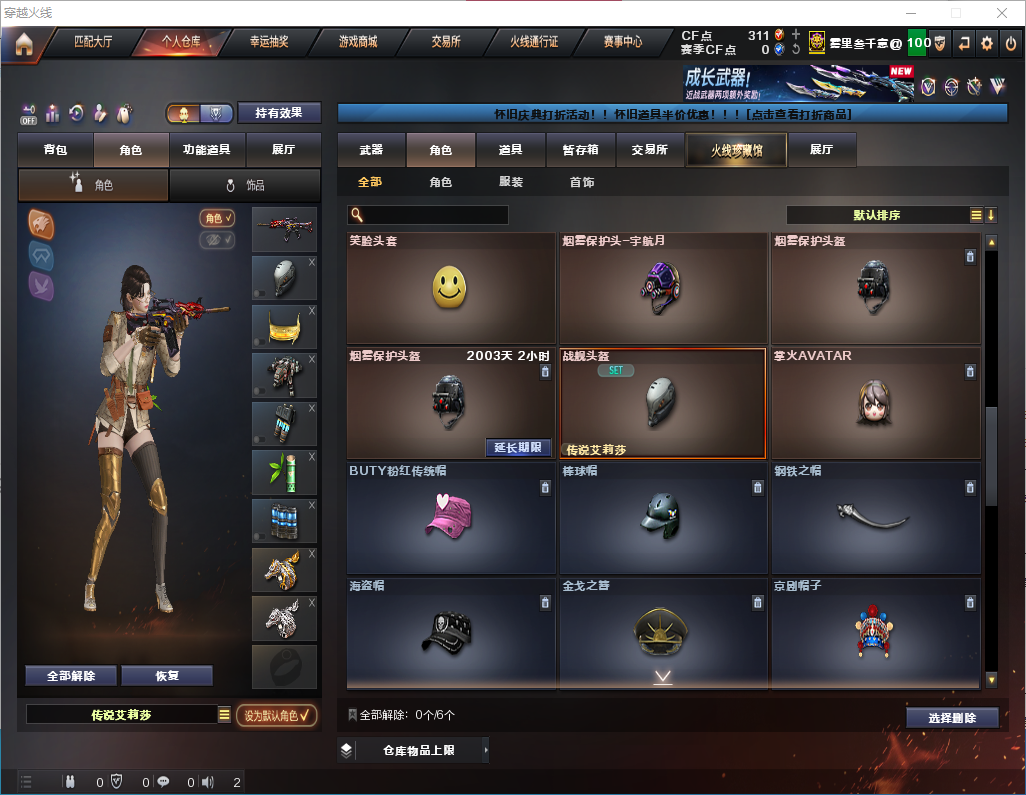Open the 交易所 in the top menu

[446, 42]
